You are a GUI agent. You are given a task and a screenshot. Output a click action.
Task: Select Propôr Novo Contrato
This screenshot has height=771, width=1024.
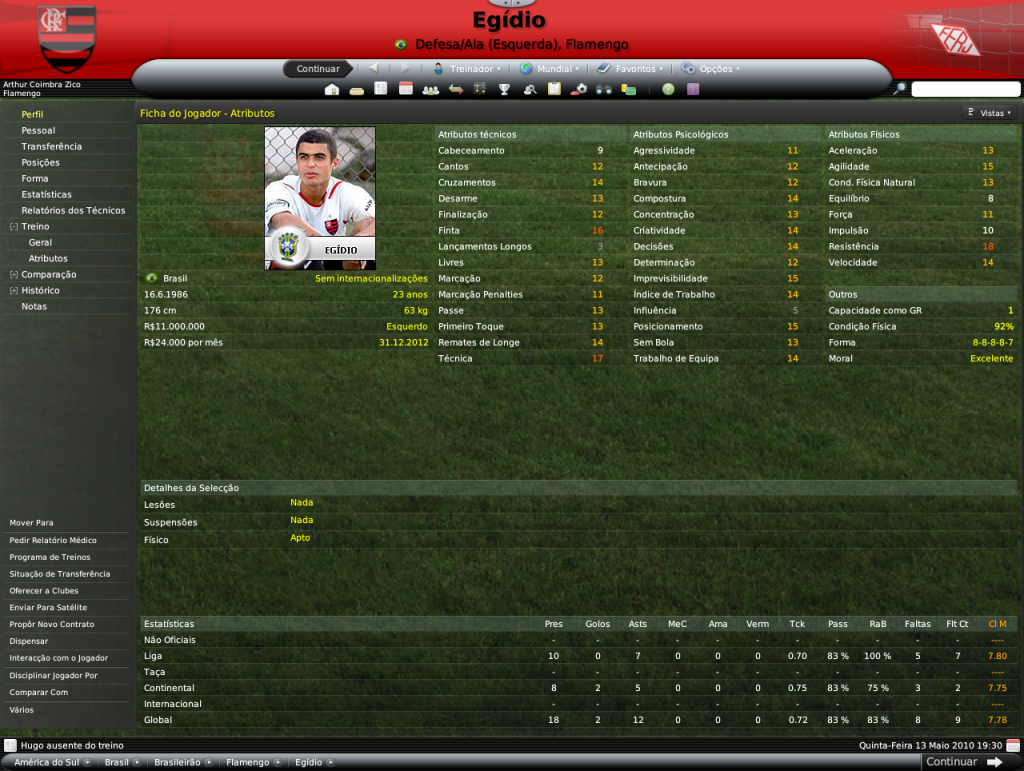[x=52, y=624]
